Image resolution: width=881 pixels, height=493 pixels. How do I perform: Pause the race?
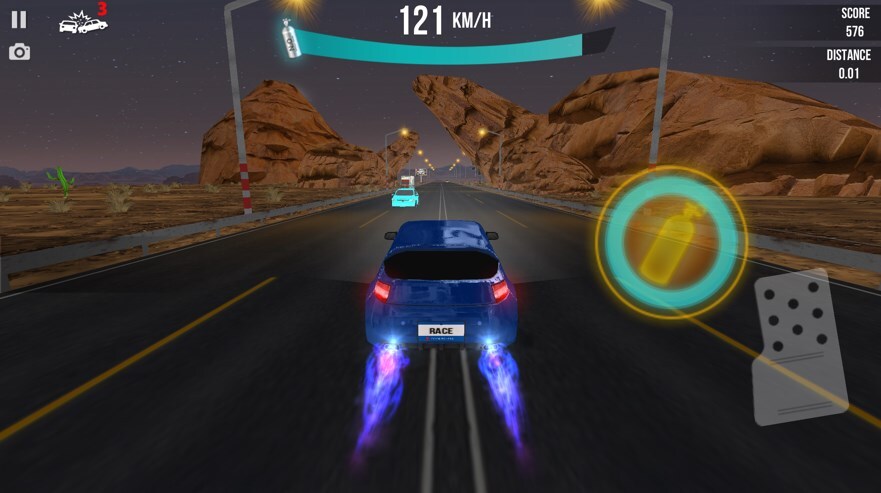19,19
